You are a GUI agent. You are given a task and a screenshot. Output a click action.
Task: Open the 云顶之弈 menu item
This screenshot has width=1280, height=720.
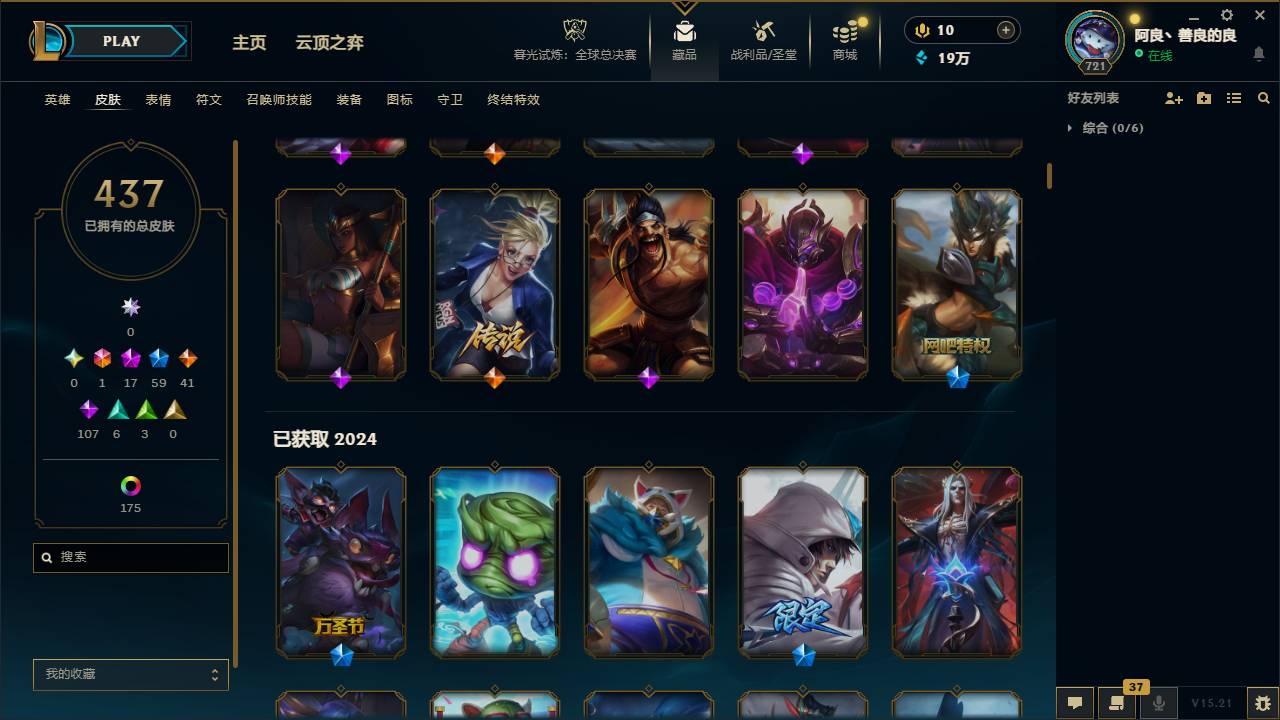click(332, 42)
